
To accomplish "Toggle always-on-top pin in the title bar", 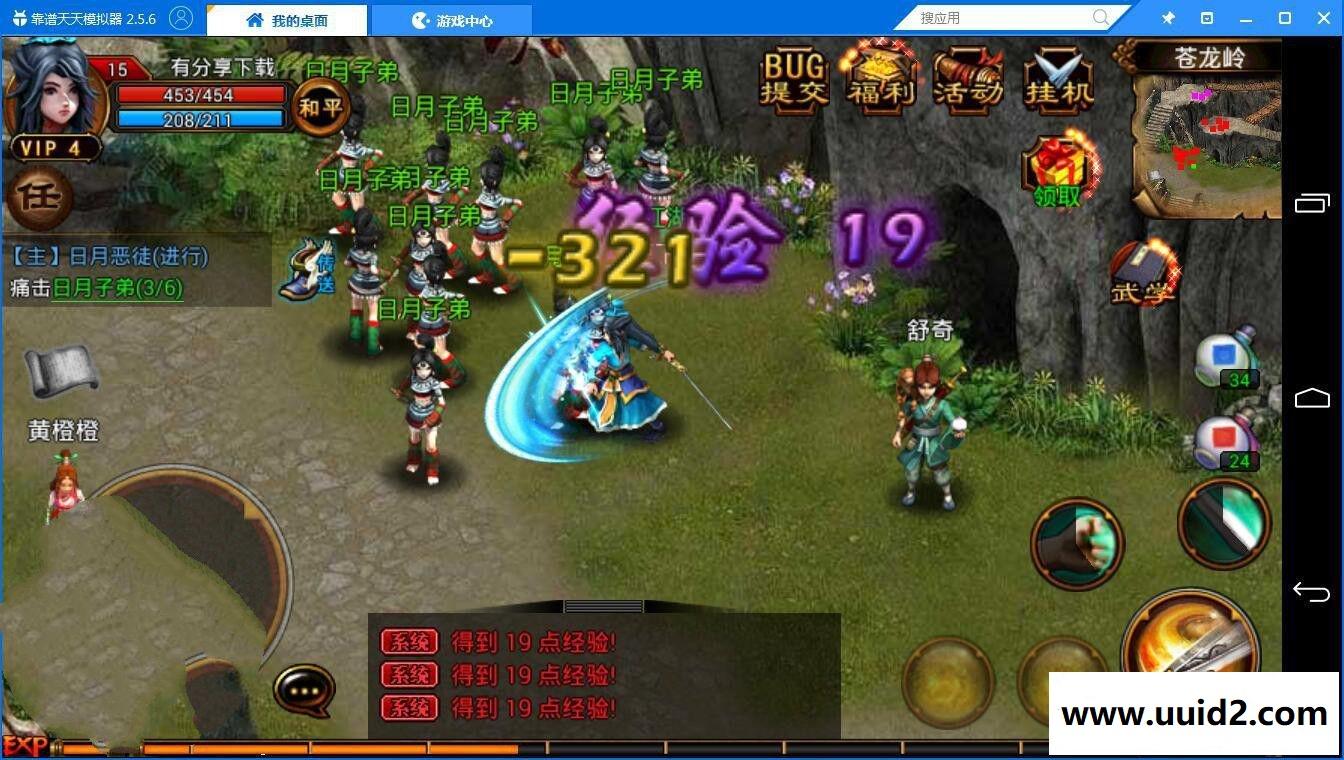I will coord(1167,17).
